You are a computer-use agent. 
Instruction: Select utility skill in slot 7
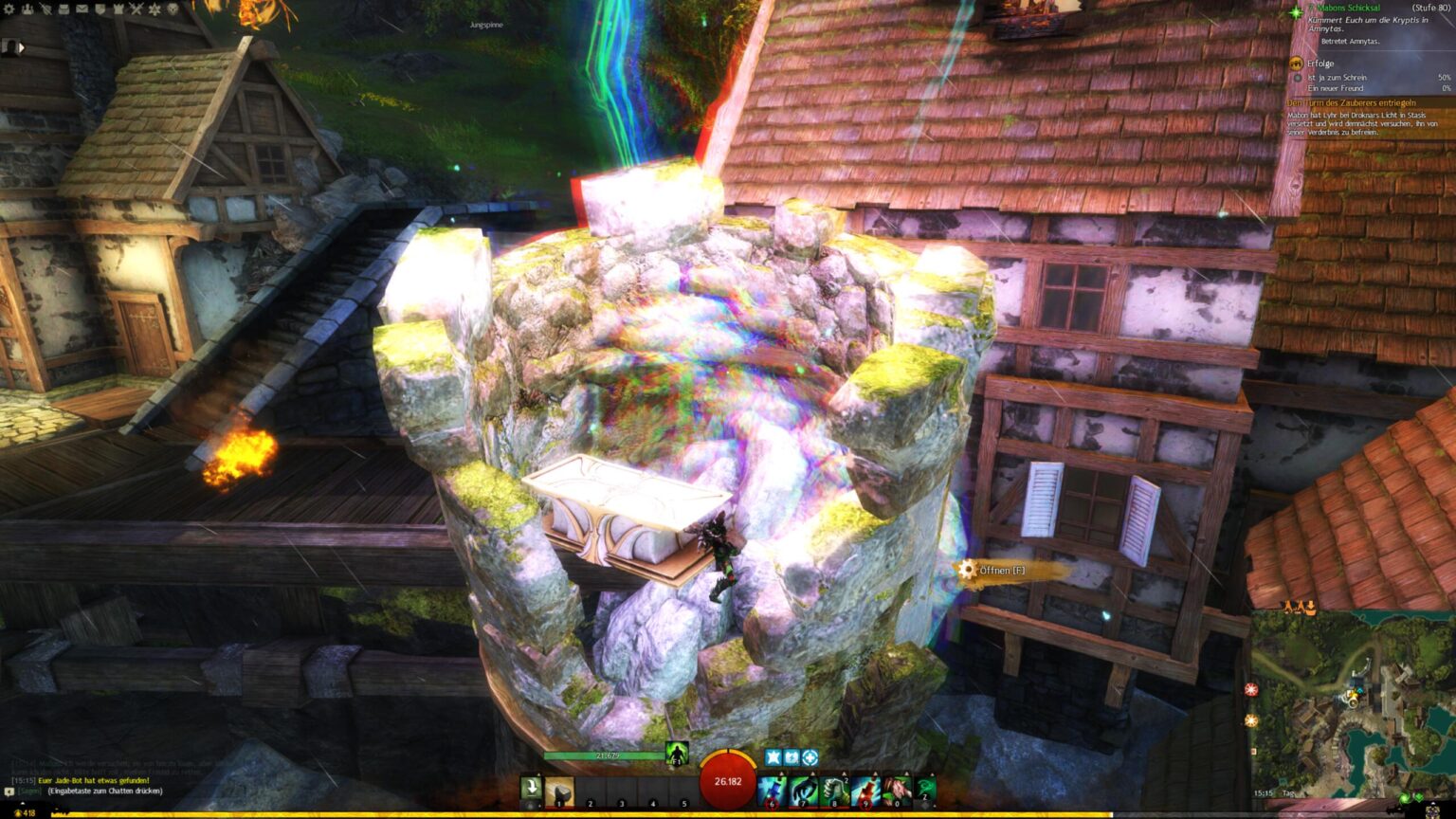coord(802,789)
